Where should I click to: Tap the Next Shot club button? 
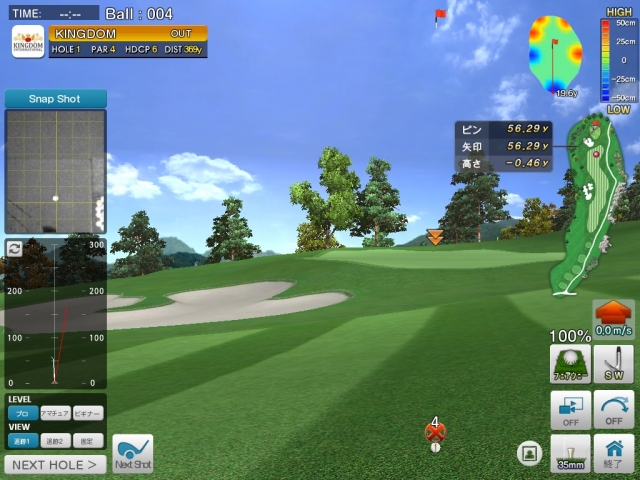[133, 453]
